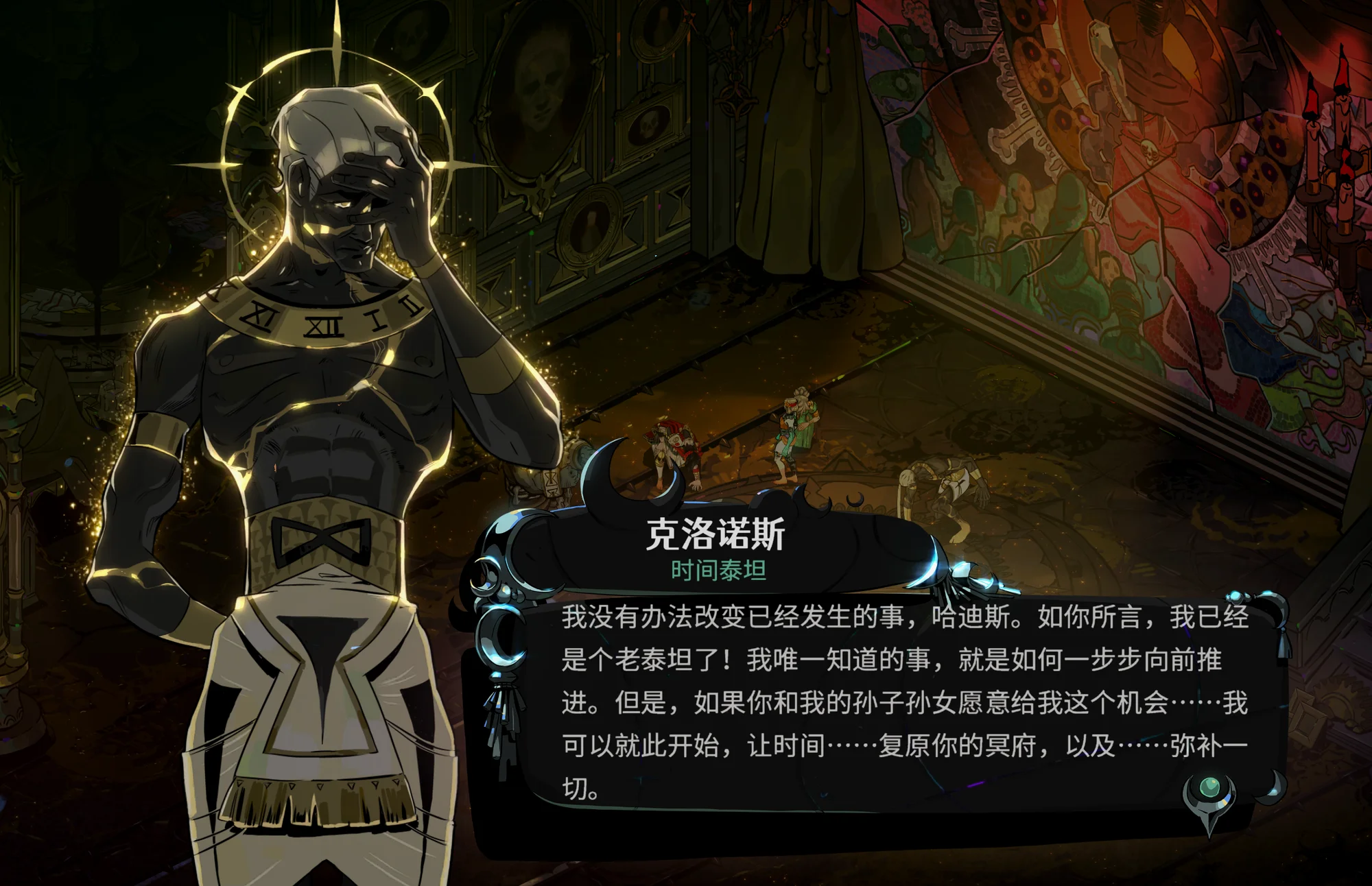Click the green gem continue indicator
Image resolution: width=1372 pixels, height=886 pixels.
[x=1210, y=788]
